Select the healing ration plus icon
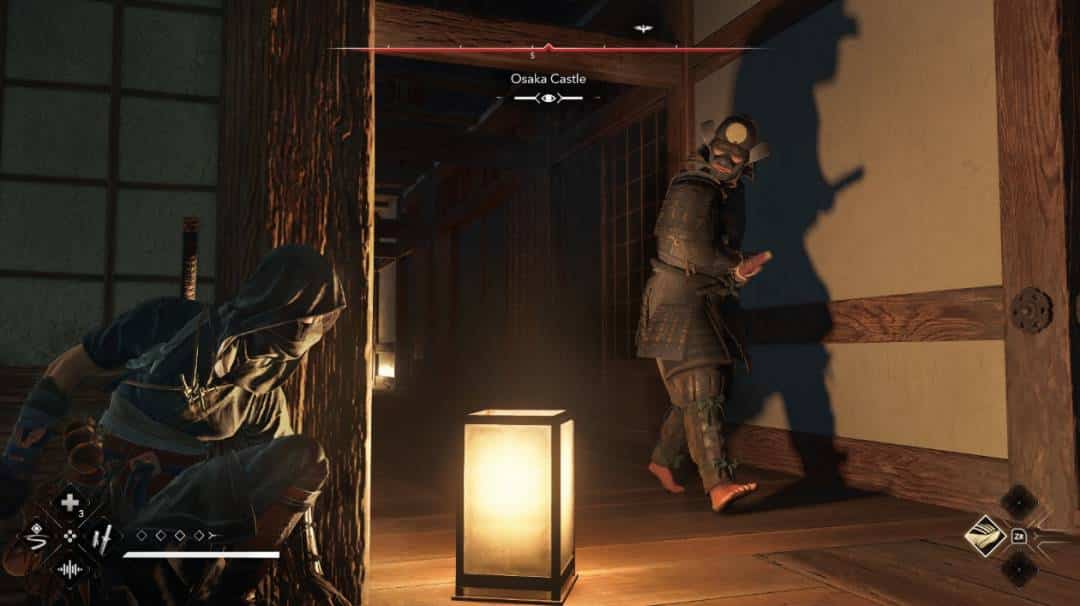 pyautogui.click(x=69, y=503)
